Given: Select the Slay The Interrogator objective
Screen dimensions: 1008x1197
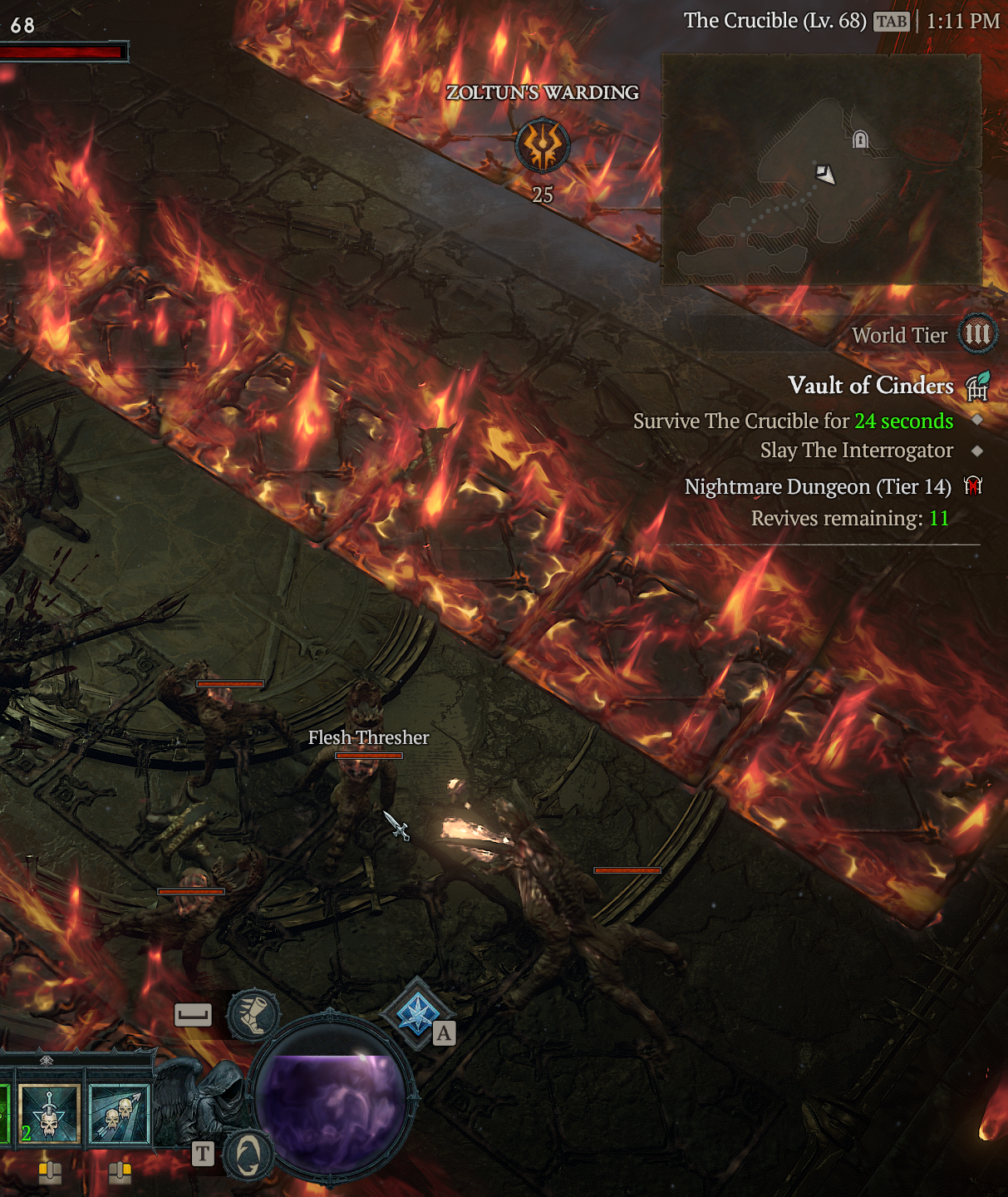Looking at the screenshot, I should 856,451.
